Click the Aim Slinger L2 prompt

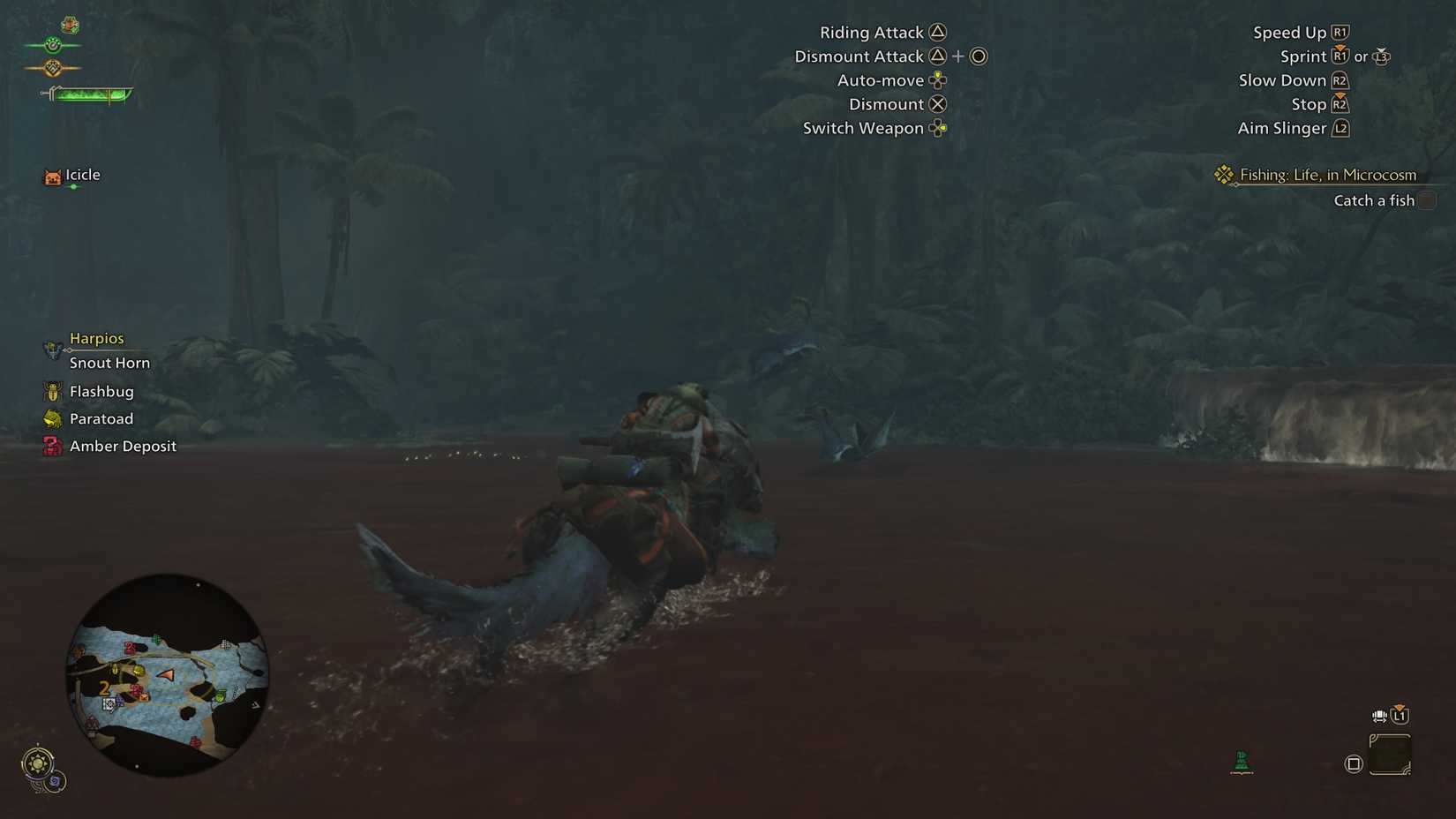1340,128
